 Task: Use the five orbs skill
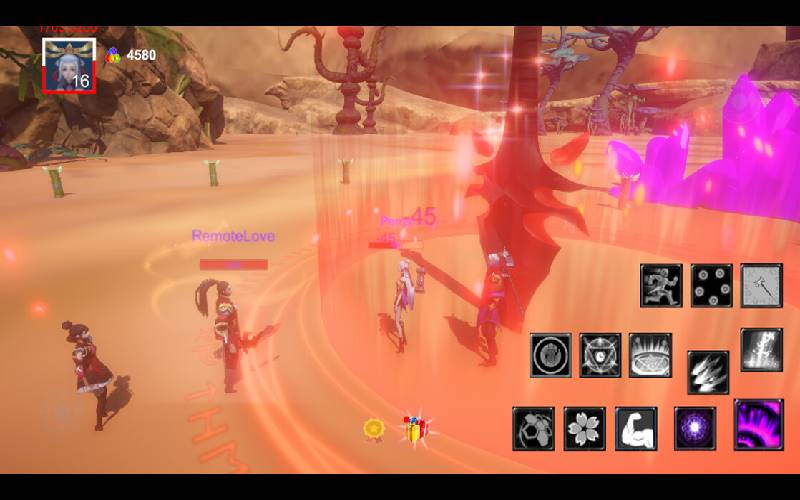pyautogui.click(x=712, y=285)
